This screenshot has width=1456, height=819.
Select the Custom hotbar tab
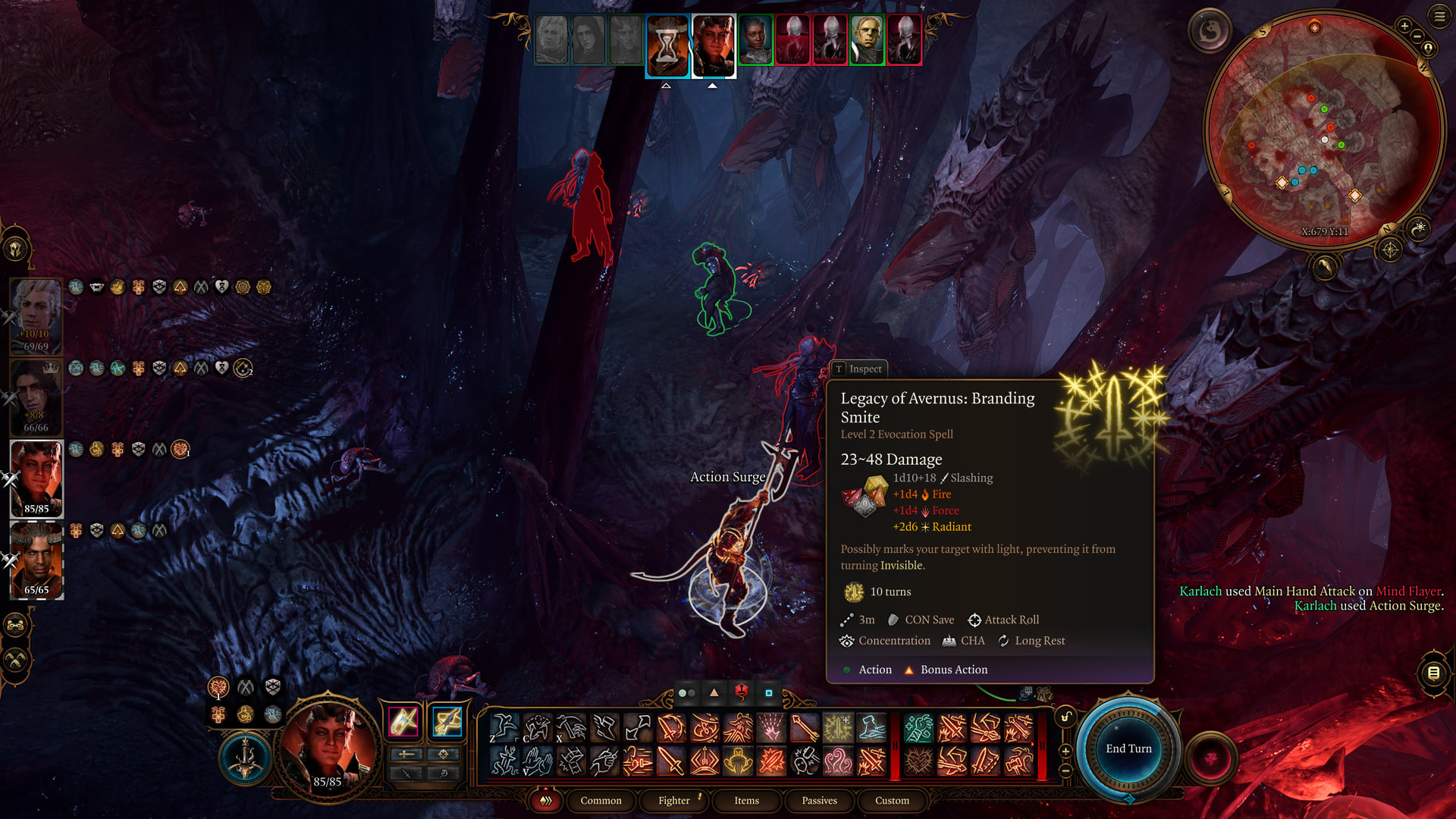[x=892, y=800]
